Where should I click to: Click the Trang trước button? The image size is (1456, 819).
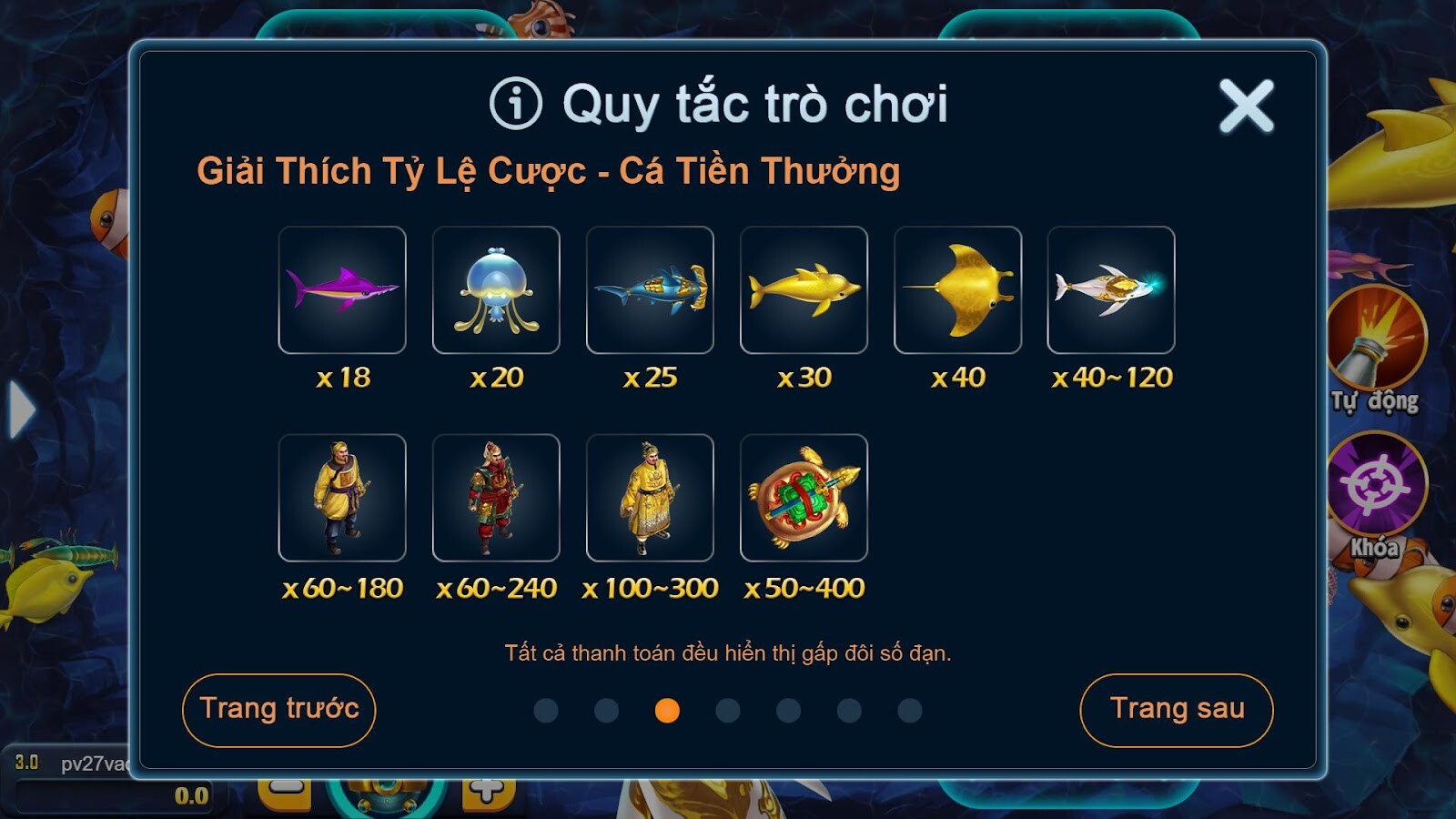[x=278, y=711]
